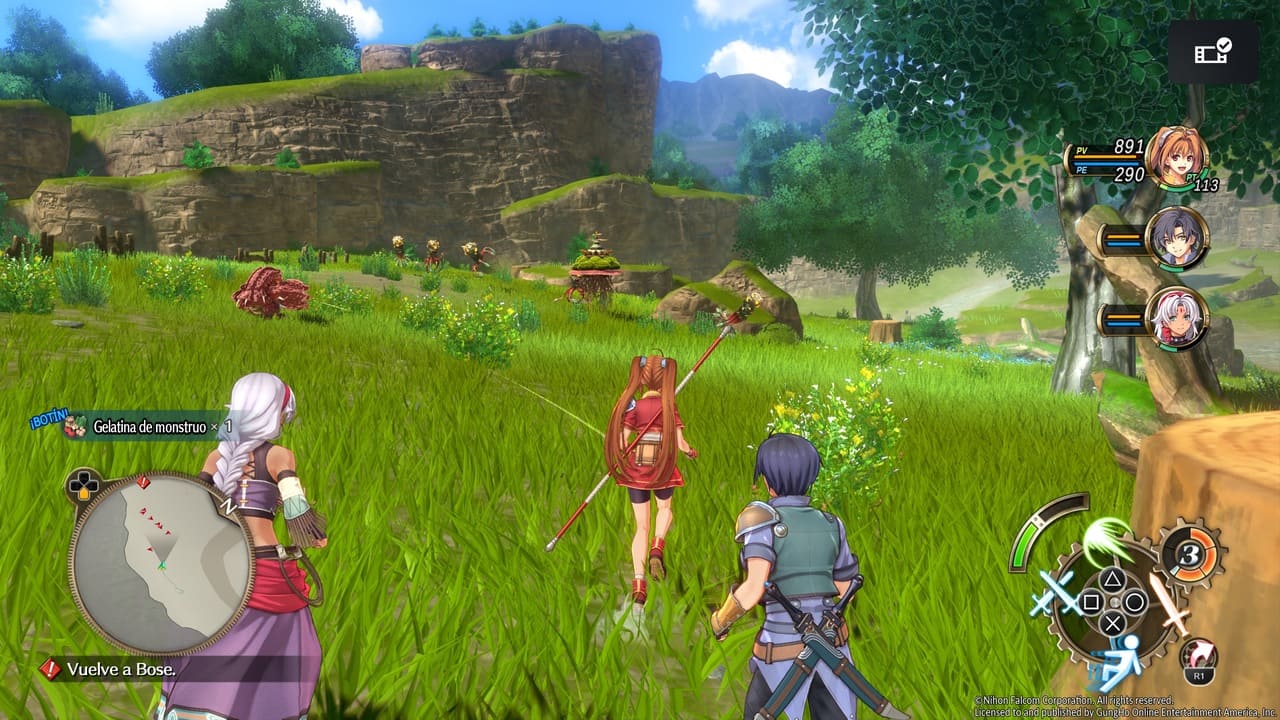Click the video capture saved overlay notification
Image resolution: width=1280 pixels, height=720 pixels.
pyautogui.click(x=1213, y=51)
